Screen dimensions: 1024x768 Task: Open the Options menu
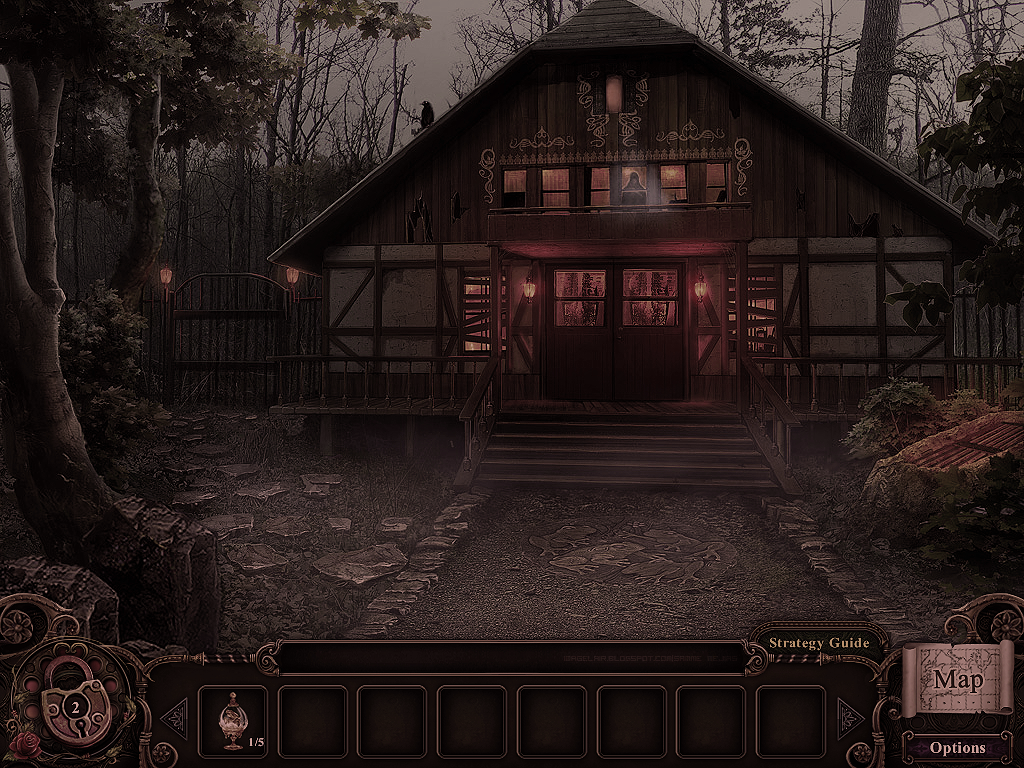coord(957,747)
